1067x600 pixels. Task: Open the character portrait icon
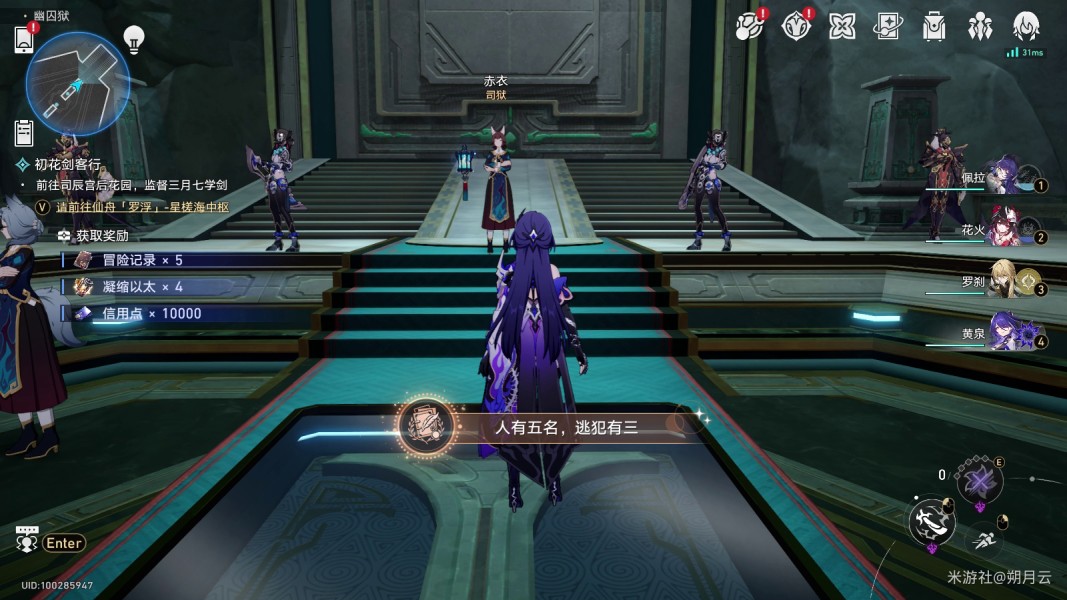1026,26
